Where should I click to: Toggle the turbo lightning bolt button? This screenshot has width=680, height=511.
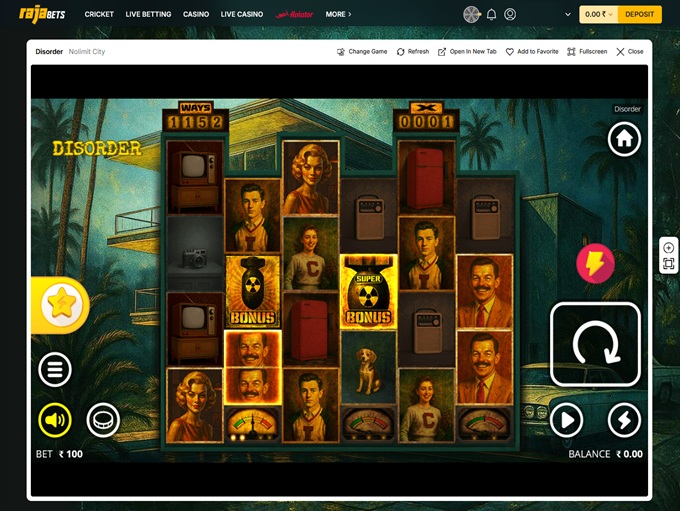624,420
